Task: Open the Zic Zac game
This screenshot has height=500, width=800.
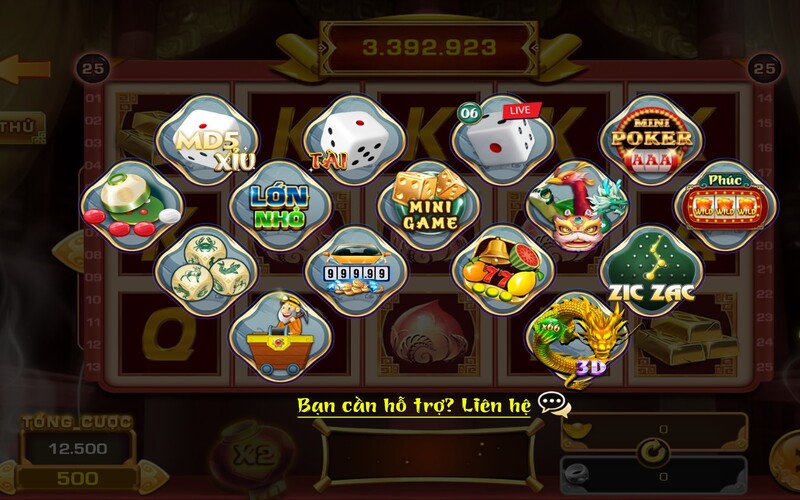Action: pos(652,268)
